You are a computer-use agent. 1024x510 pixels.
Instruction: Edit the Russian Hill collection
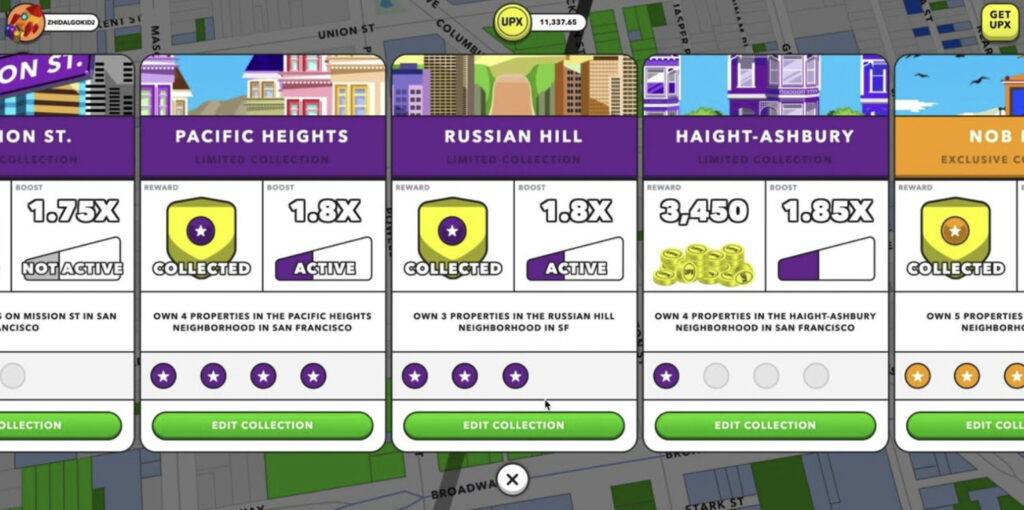(513, 425)
